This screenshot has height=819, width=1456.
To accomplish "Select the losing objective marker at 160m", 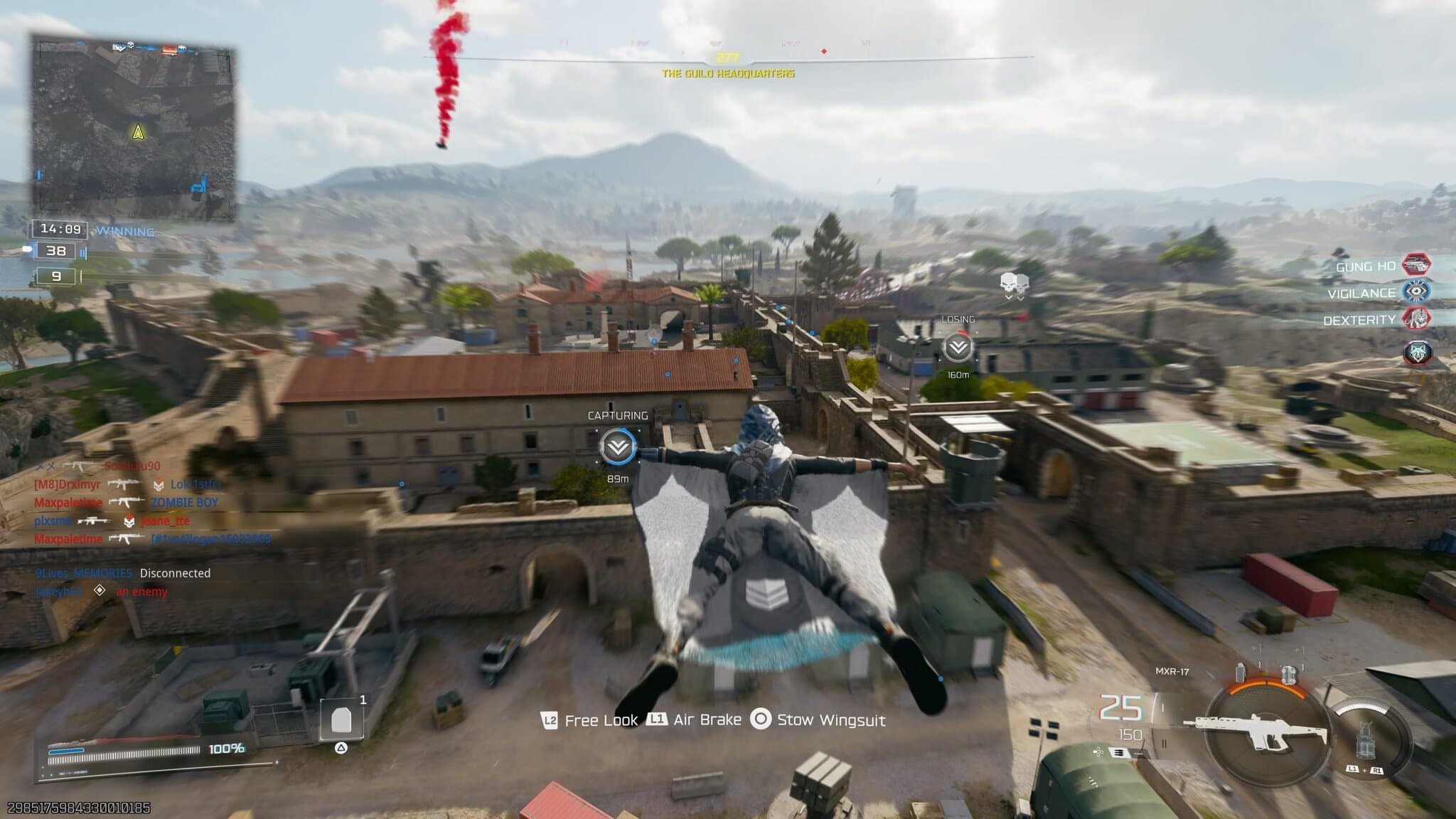I will click(958, 348).
